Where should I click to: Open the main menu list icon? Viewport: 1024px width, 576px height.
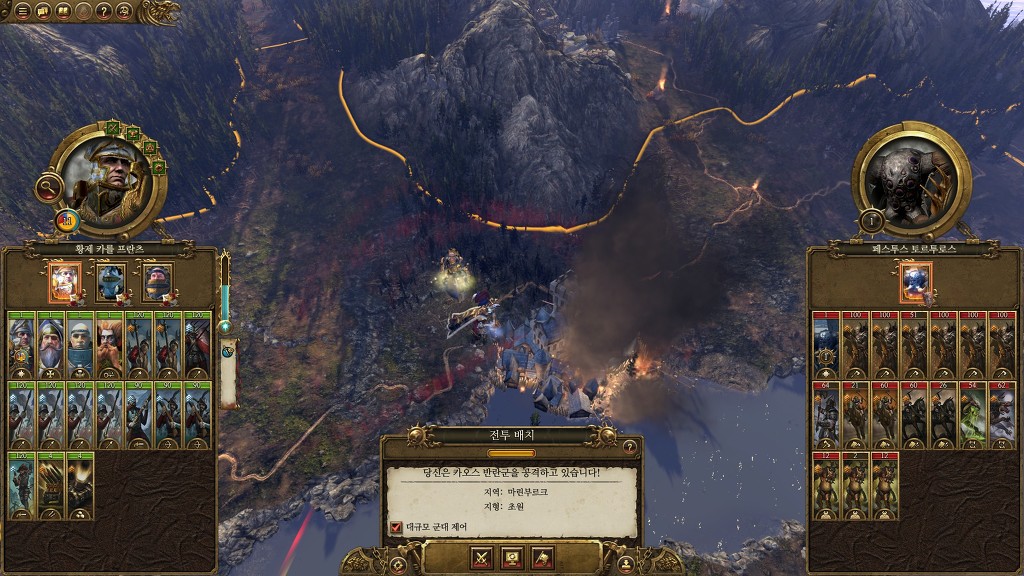coord(22,11)
